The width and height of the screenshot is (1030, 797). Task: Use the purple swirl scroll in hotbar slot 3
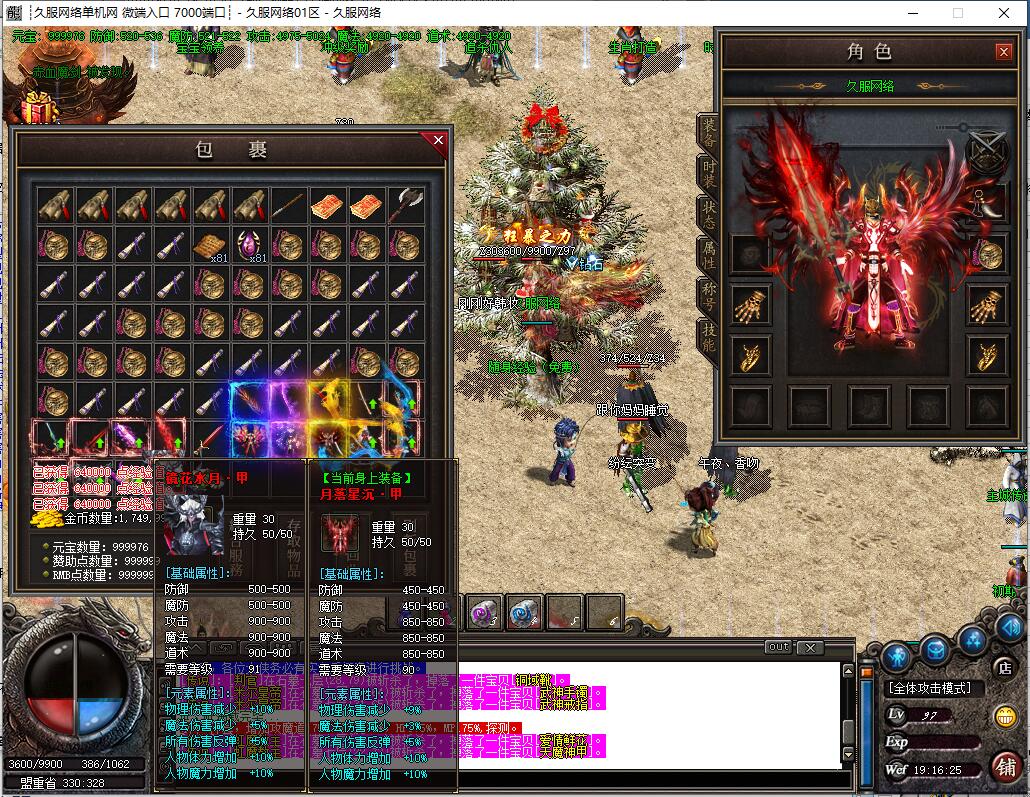click(485, 614)
